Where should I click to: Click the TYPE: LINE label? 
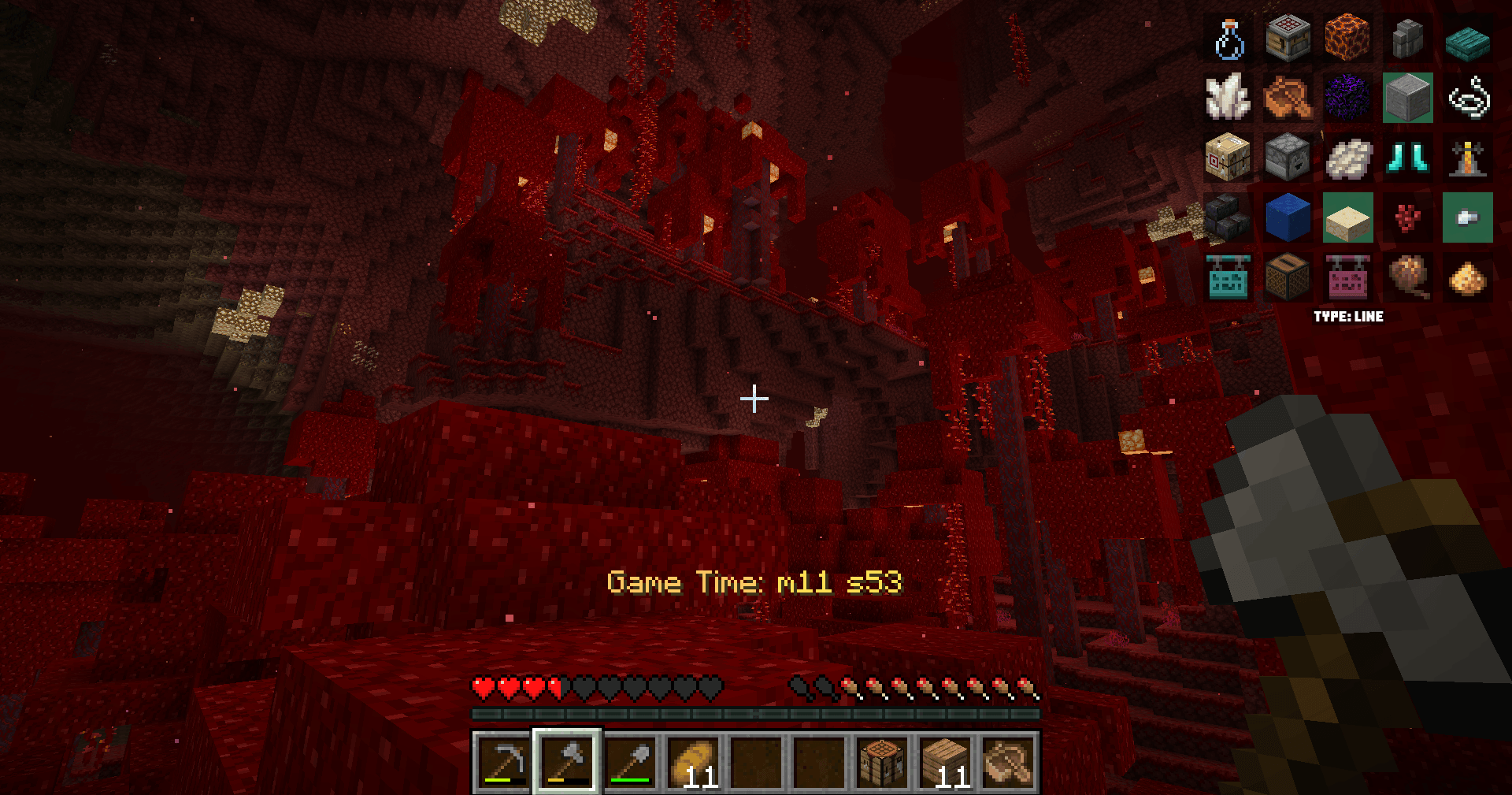tap(1348, 317)
